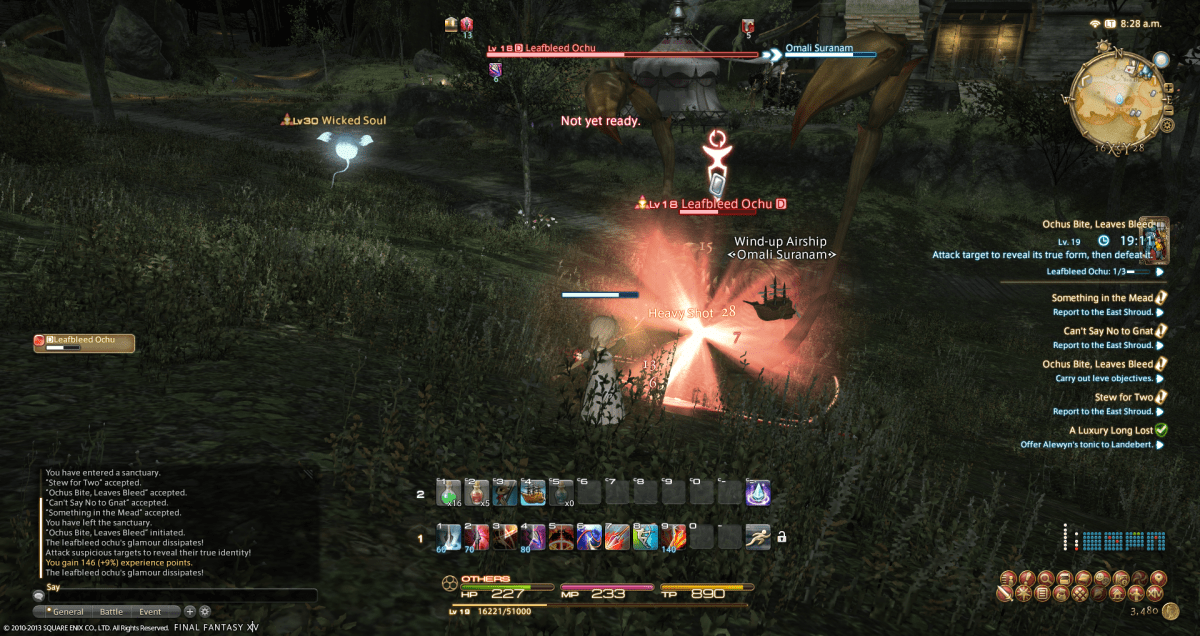Switch to the Battle chat tab

(x=111, y=611)
